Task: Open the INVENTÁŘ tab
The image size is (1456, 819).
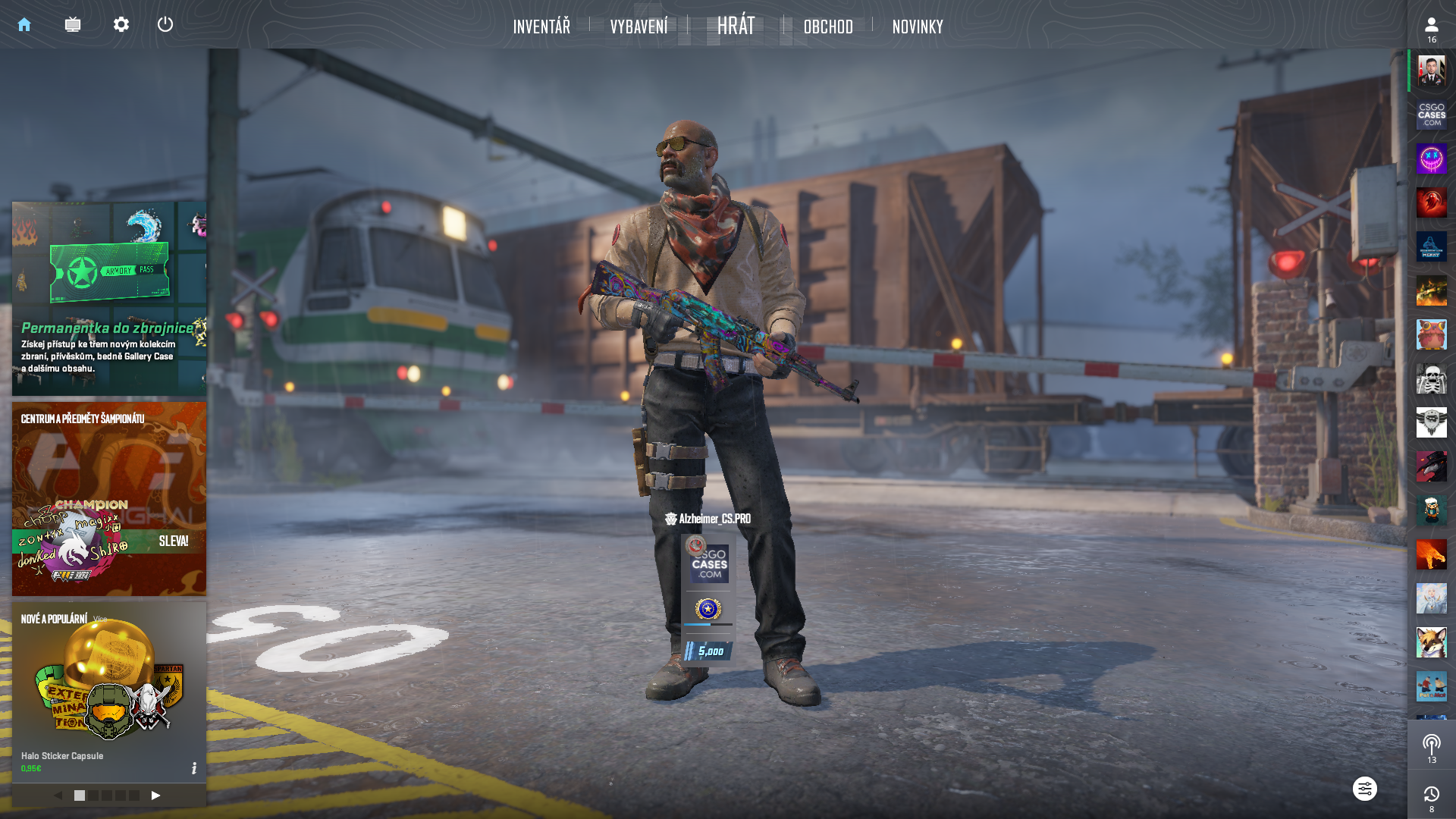Action: pyautogui.click(x=541, y=27)
